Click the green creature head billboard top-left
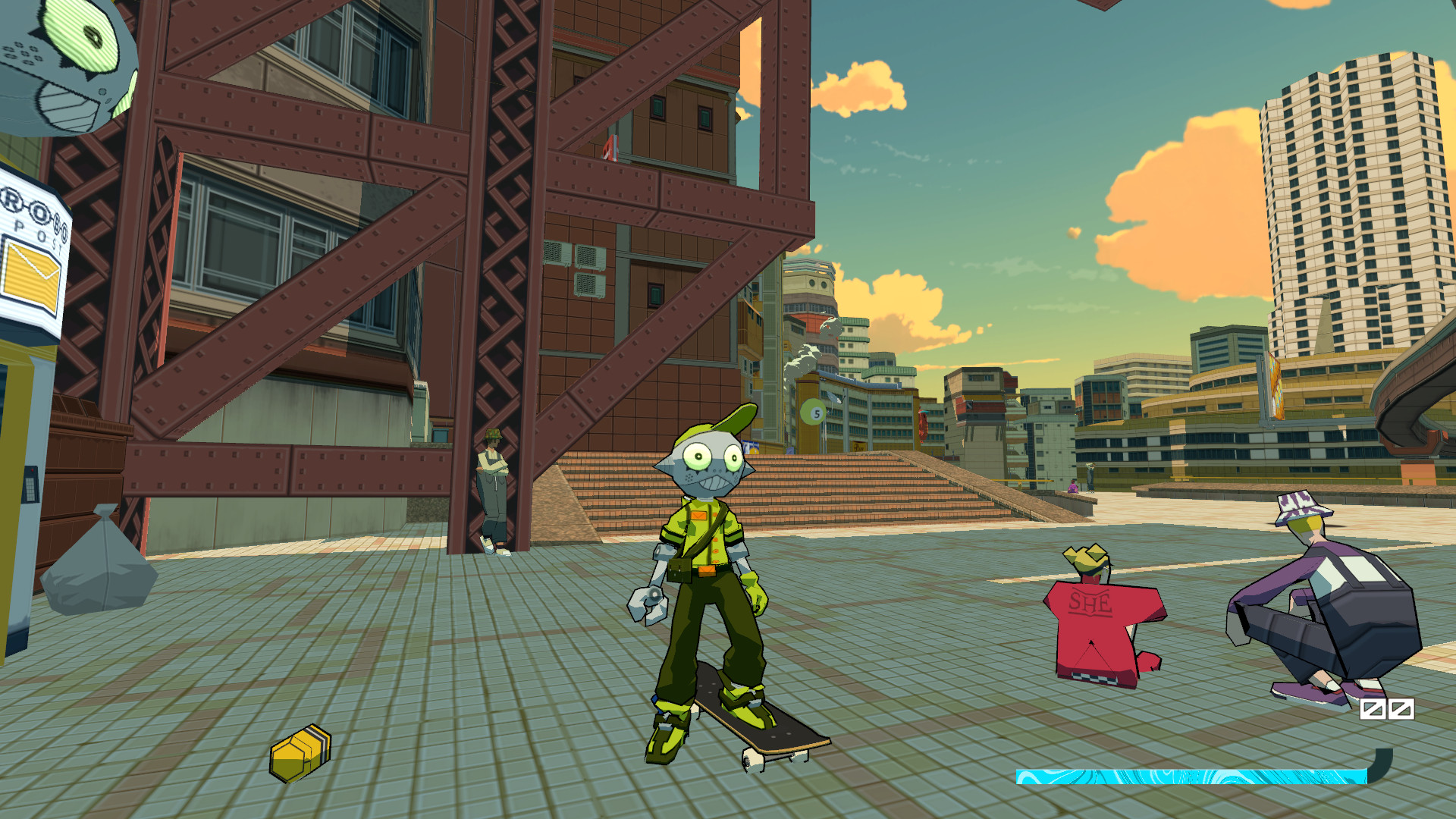The width and height of the screenshot is (1456, 819). pos(68,61)
